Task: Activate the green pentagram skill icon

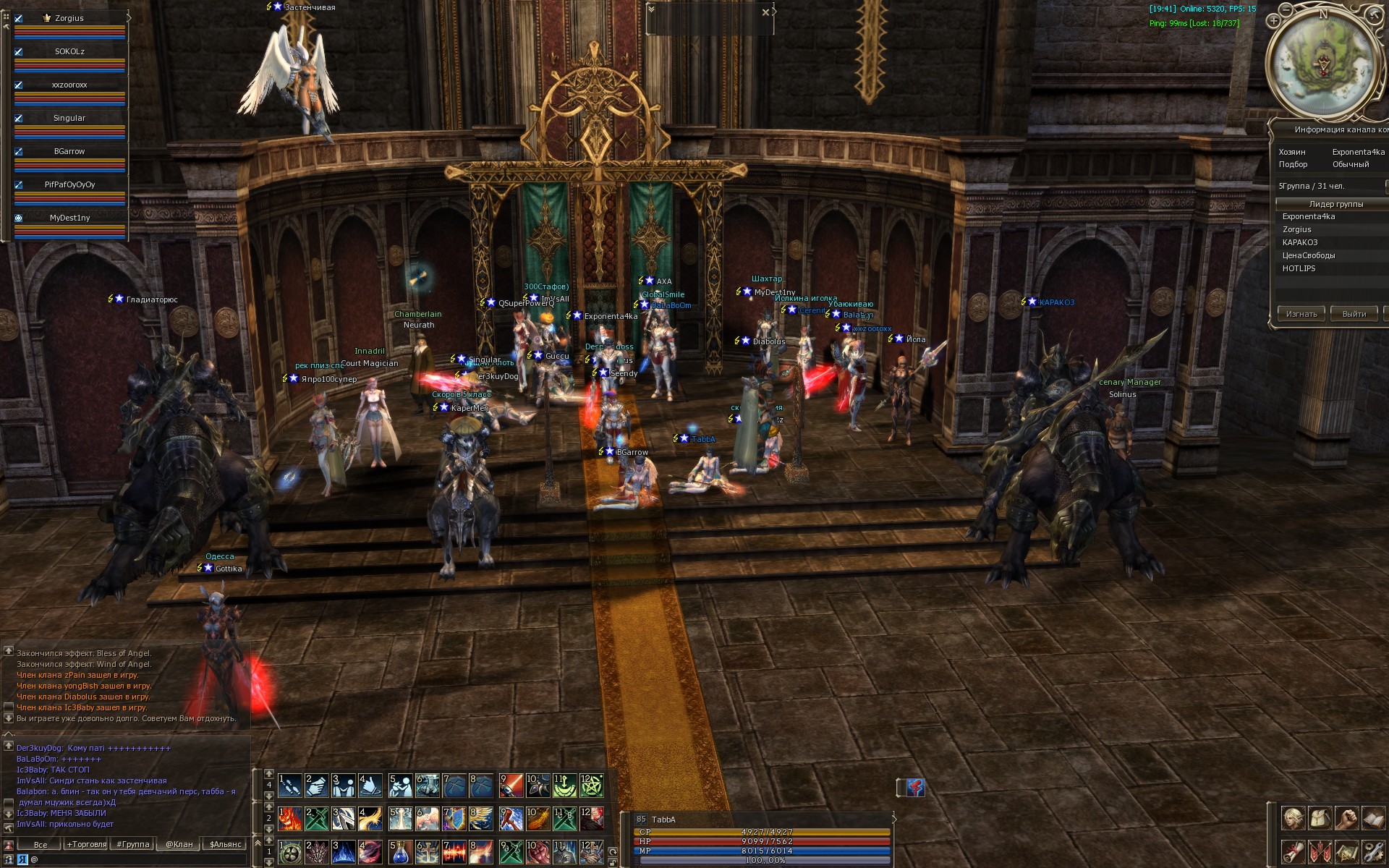Action: coord(591,786)
